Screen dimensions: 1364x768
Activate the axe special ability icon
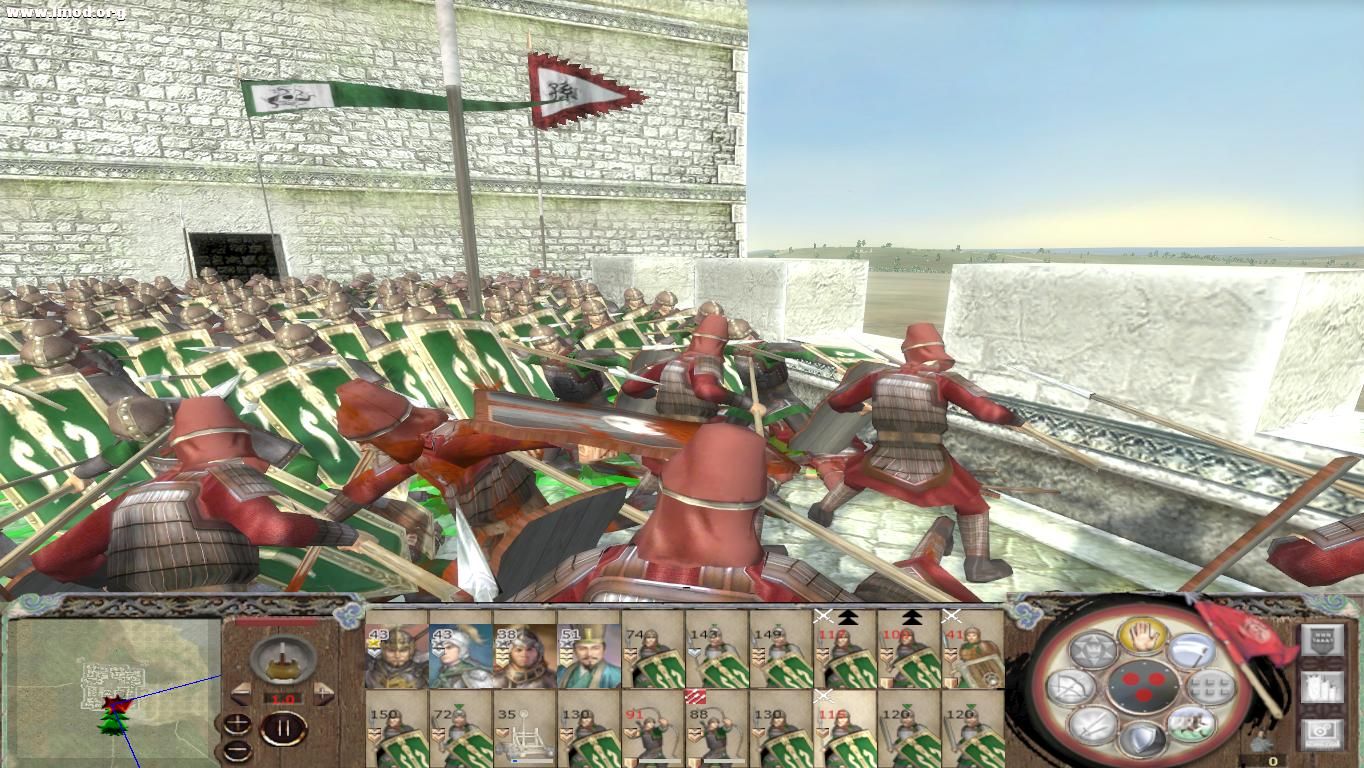1192,650
